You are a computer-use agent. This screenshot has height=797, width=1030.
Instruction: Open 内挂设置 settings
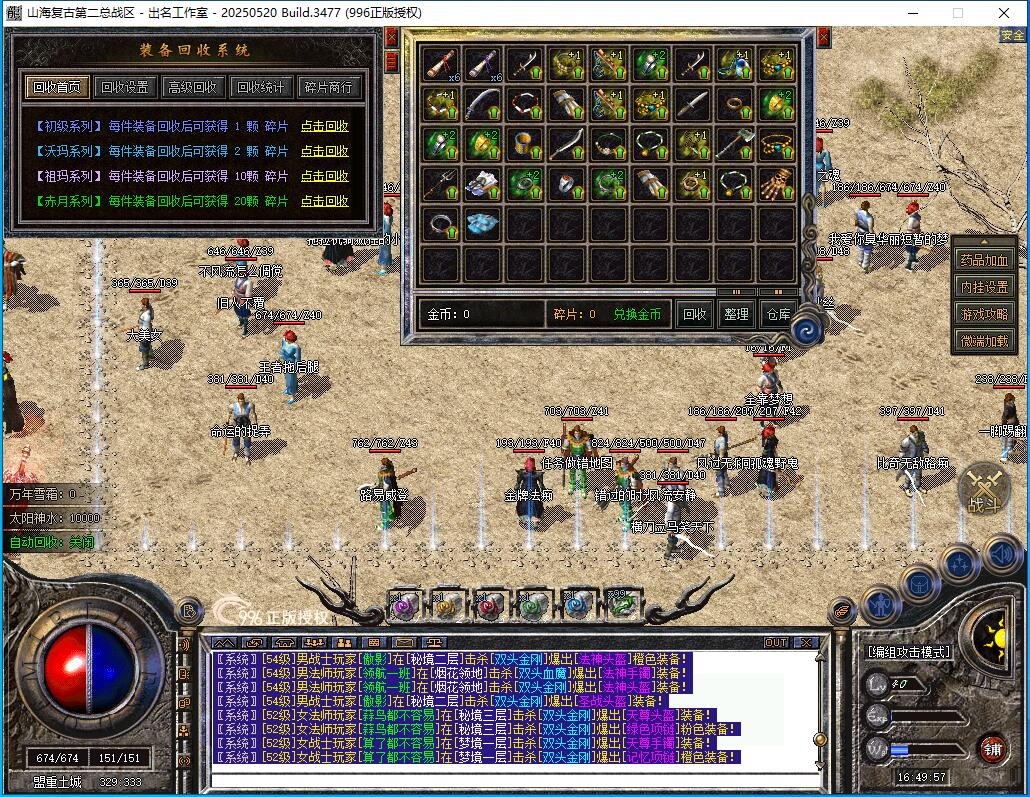click(985, 287)
